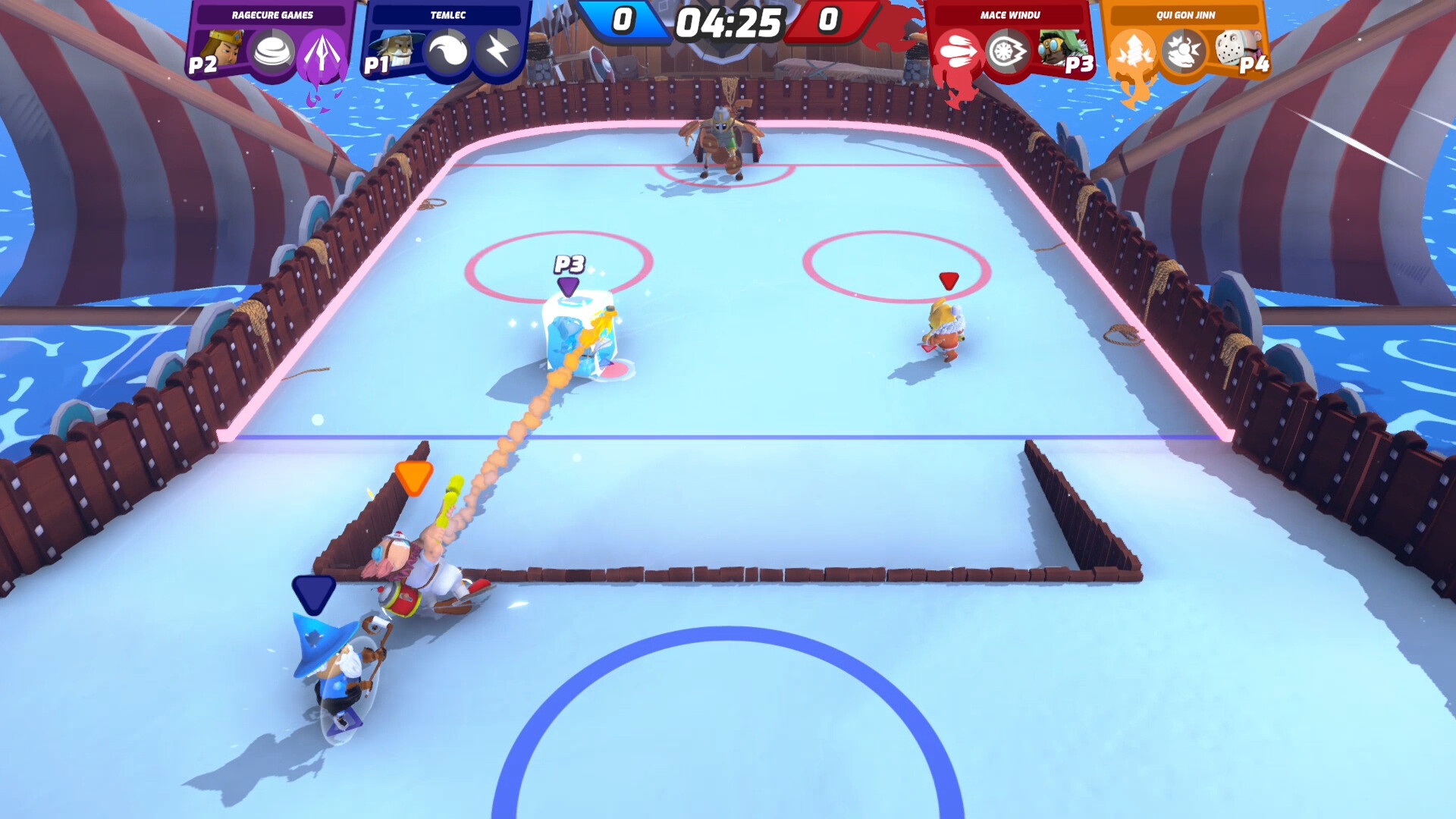
Task: Activate P2's white dome ability icon
Action: tap(272, 52)
